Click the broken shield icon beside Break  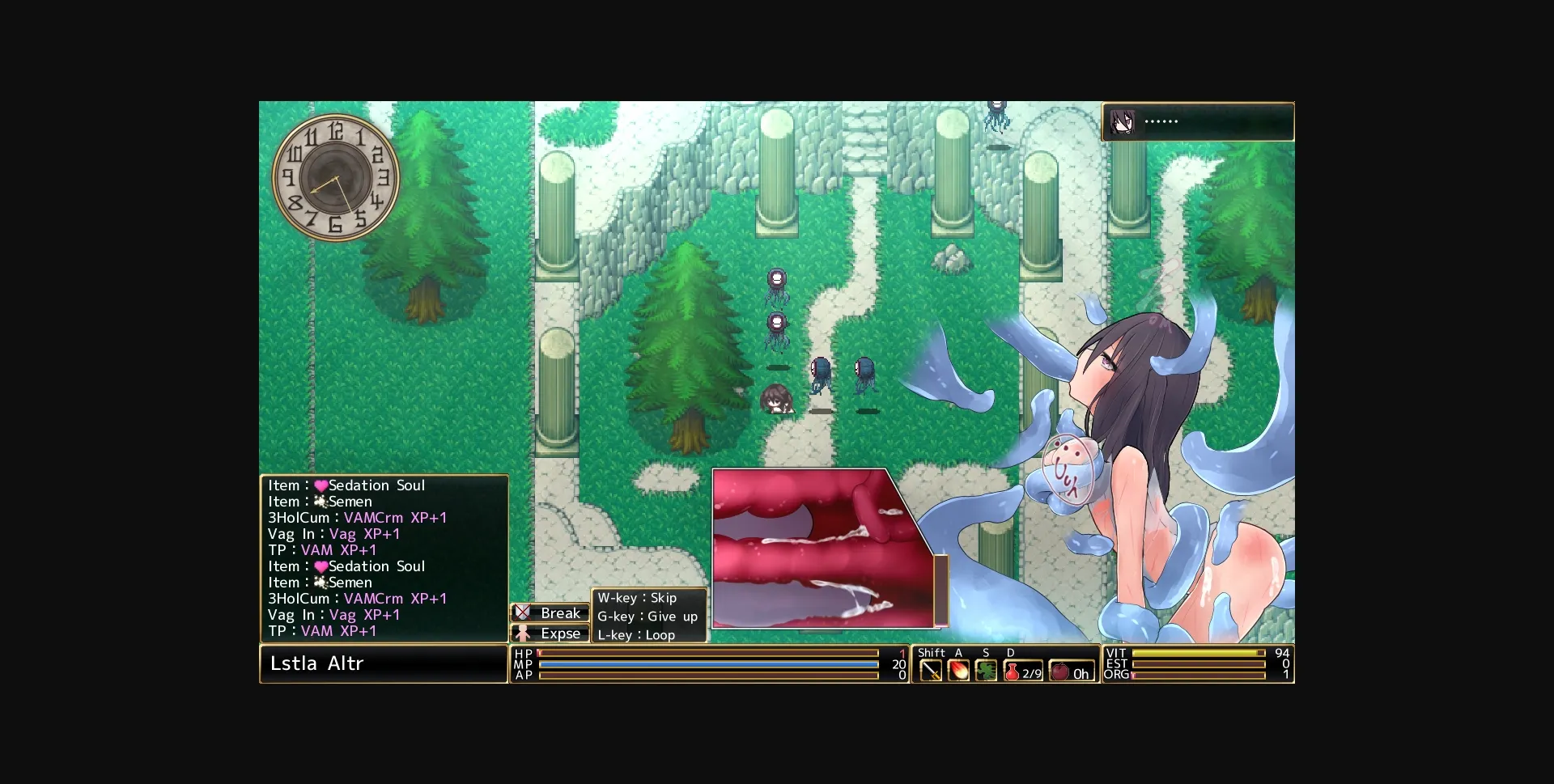coord(524,613)
